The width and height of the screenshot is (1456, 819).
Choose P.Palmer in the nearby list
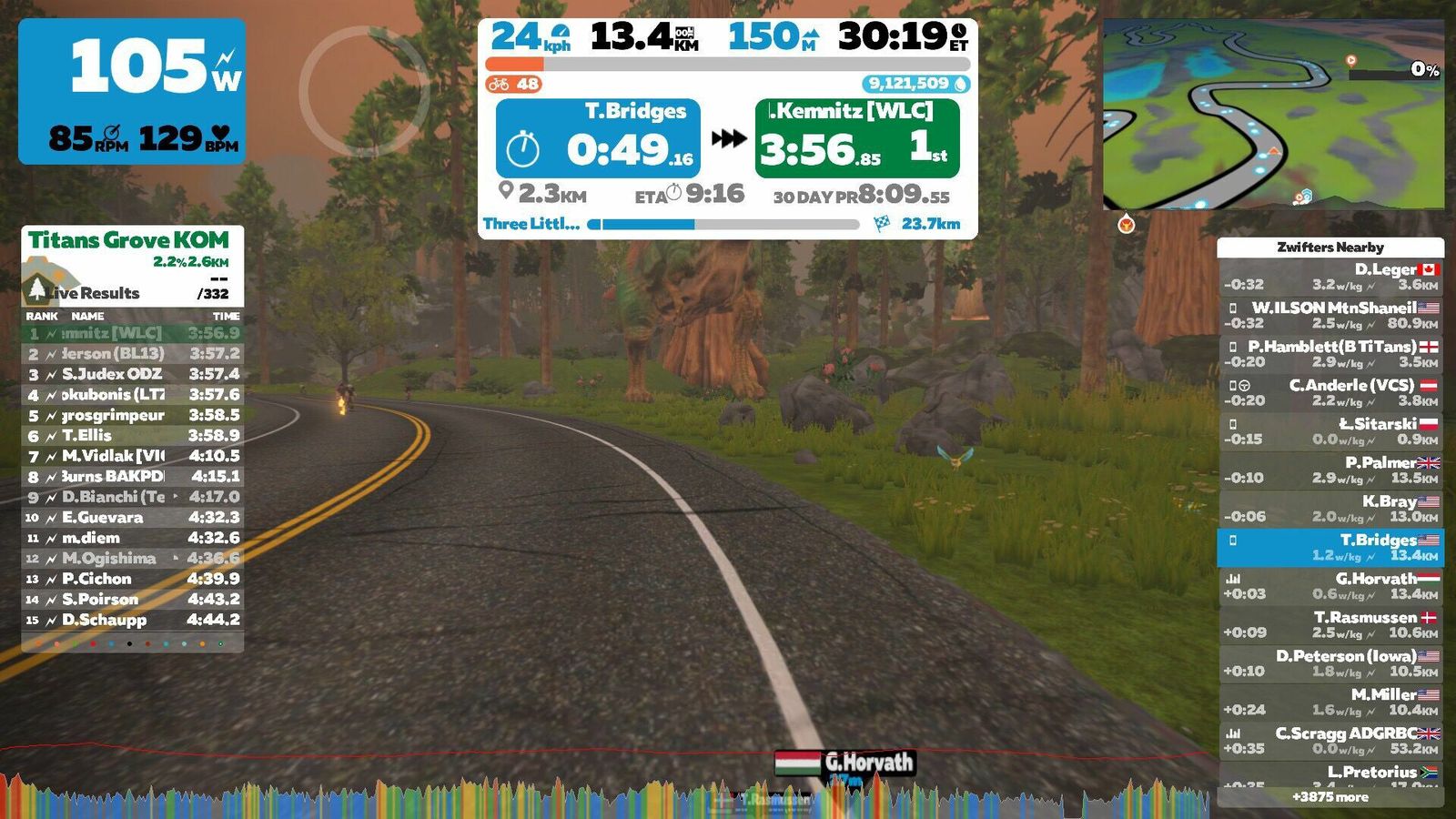[x=1330, y=470]
